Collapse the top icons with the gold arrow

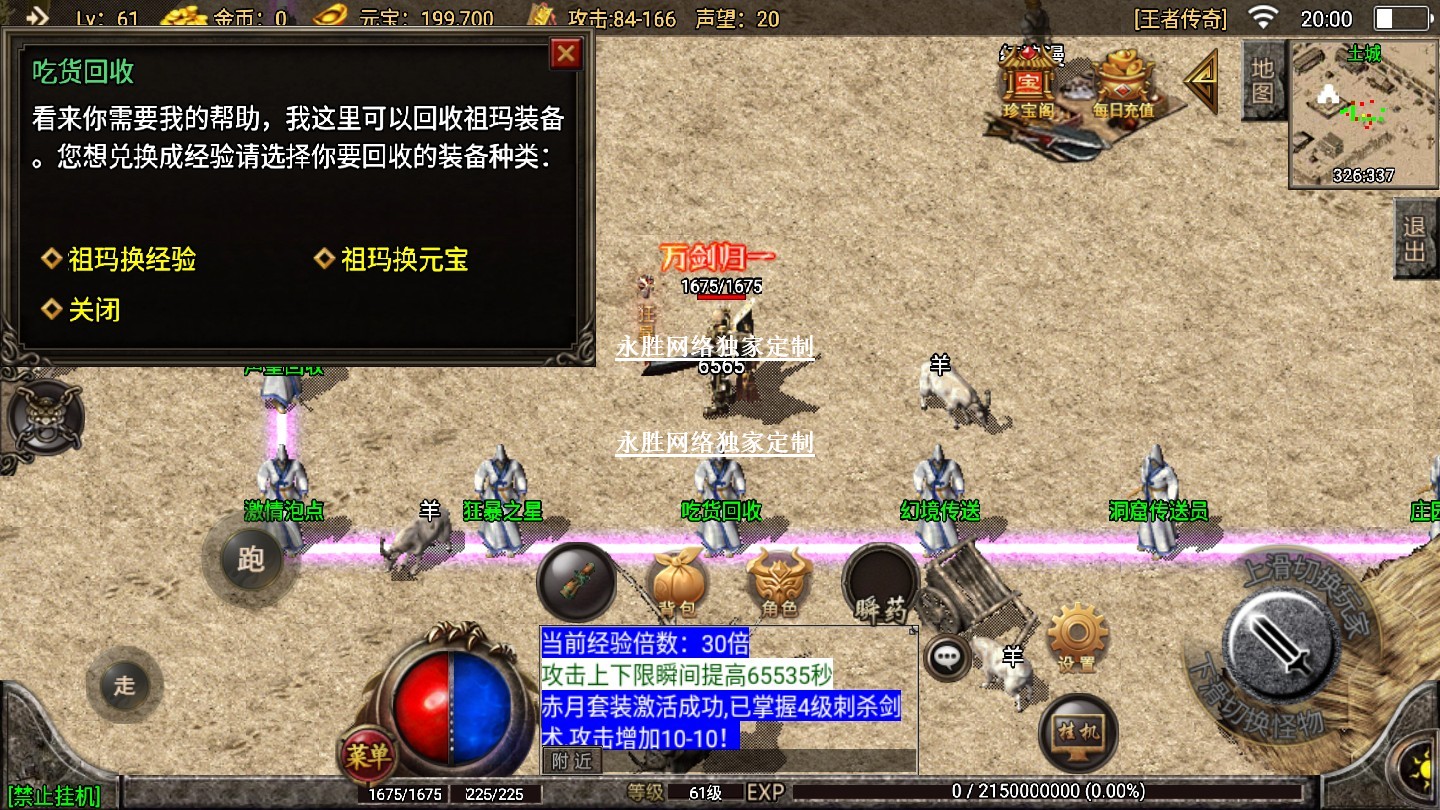click(x=1203, y=81)
